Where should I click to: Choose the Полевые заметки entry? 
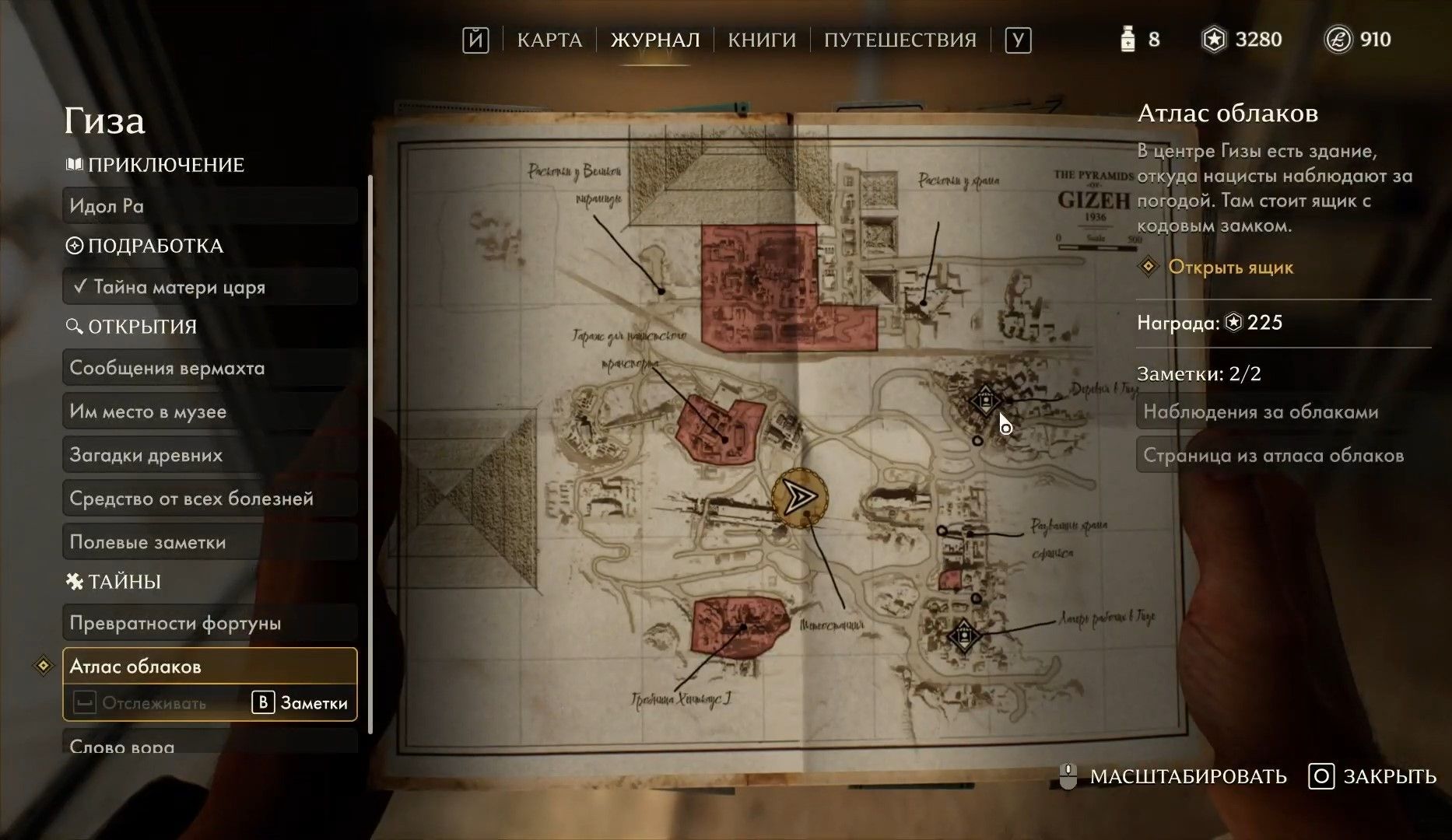[x=209, y=542]
